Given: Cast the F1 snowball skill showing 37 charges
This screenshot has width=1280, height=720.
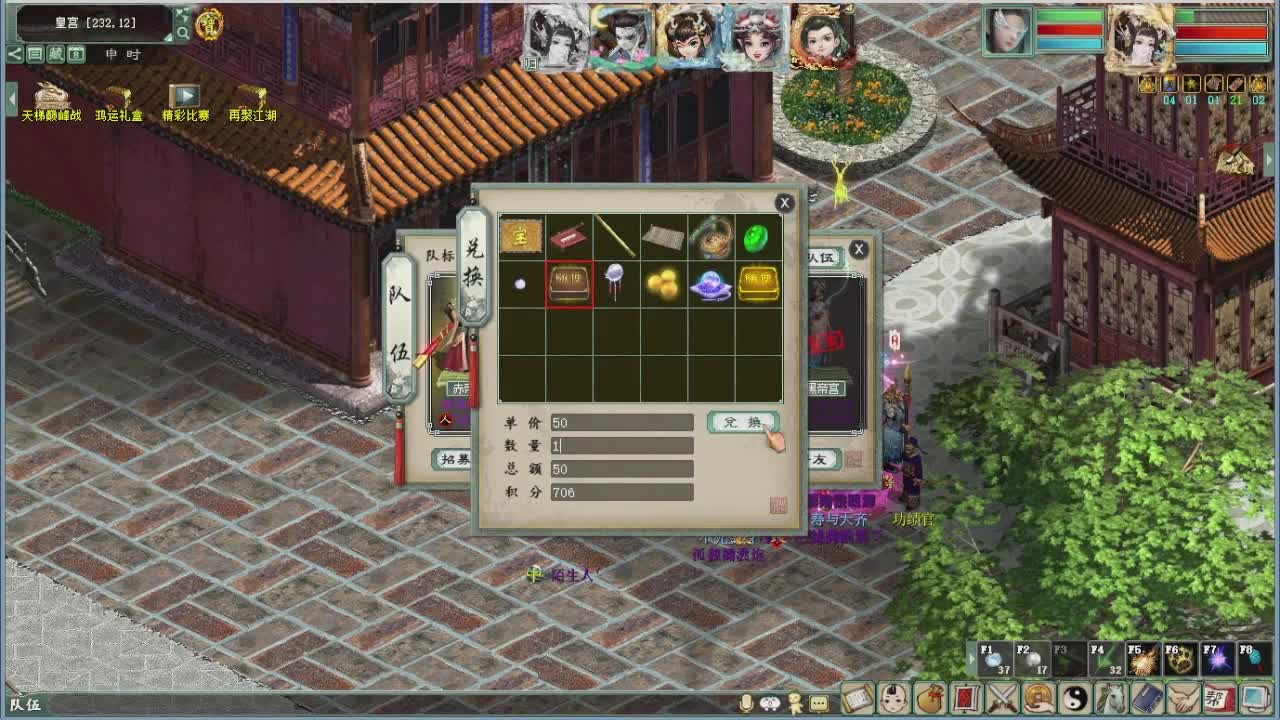Looking at the screenshot, I should (x=995, y=660).
